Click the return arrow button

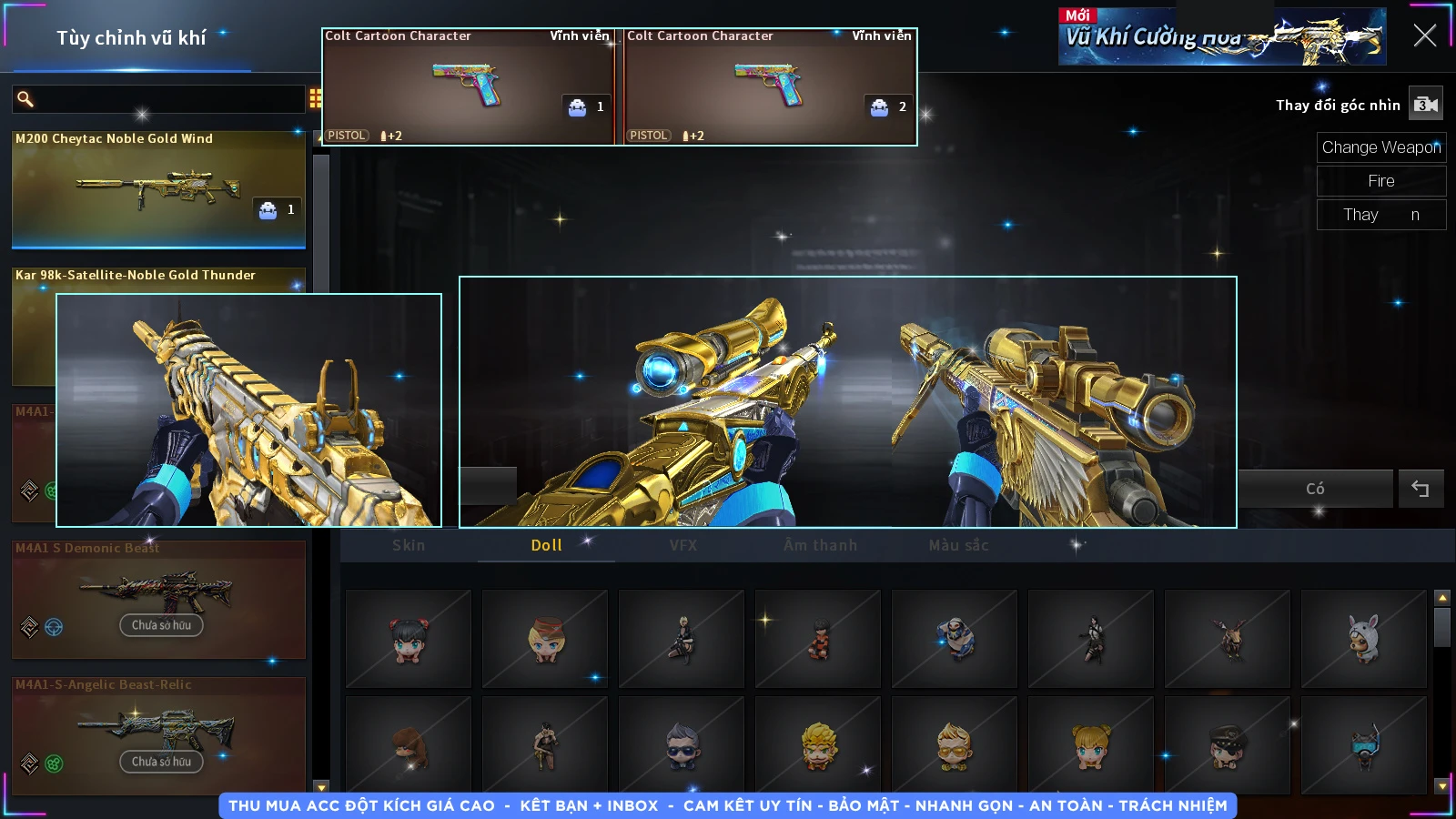pyautogui.click(x=1420, y=489)
